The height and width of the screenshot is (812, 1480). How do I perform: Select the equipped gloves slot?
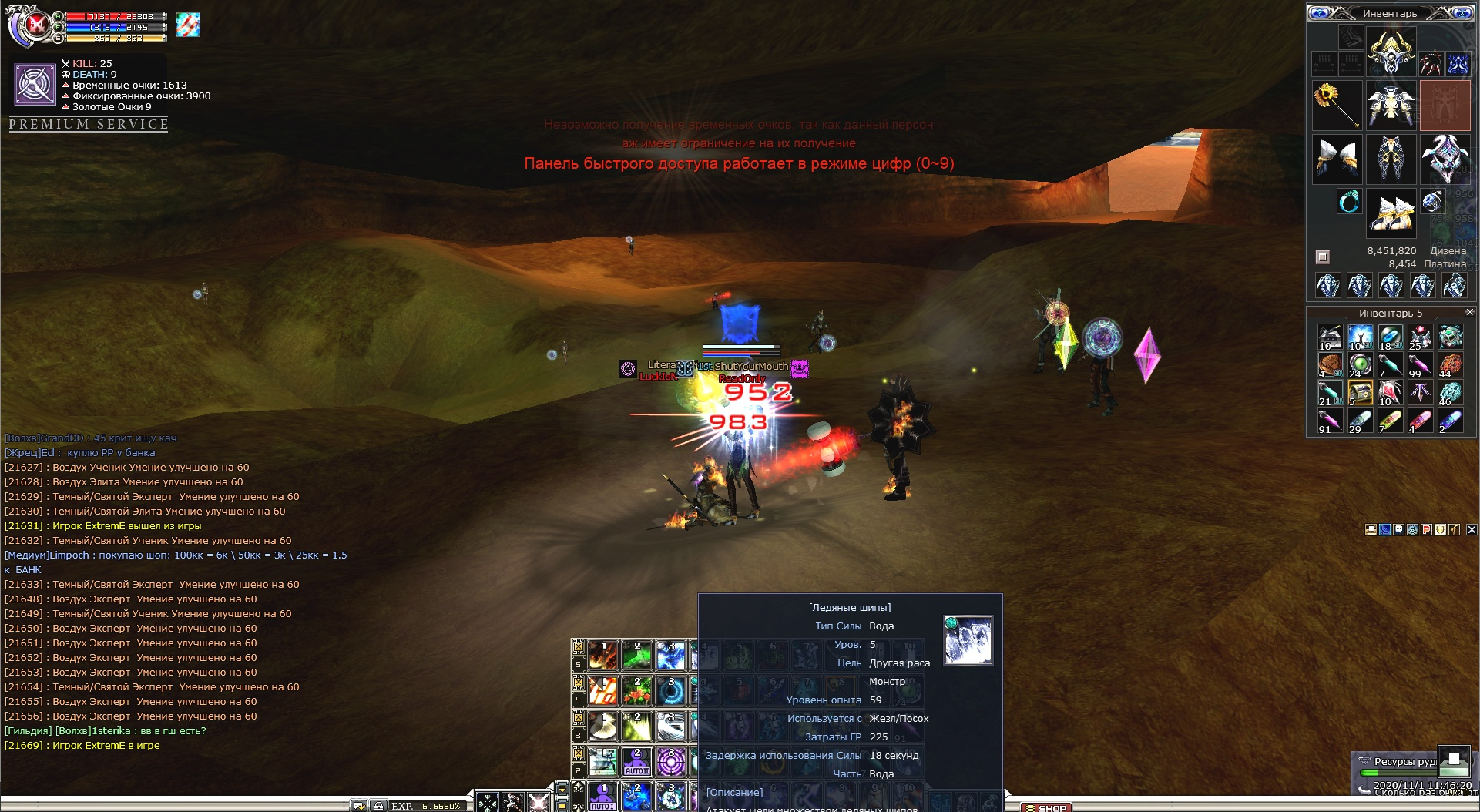[x=1337, y=159]
